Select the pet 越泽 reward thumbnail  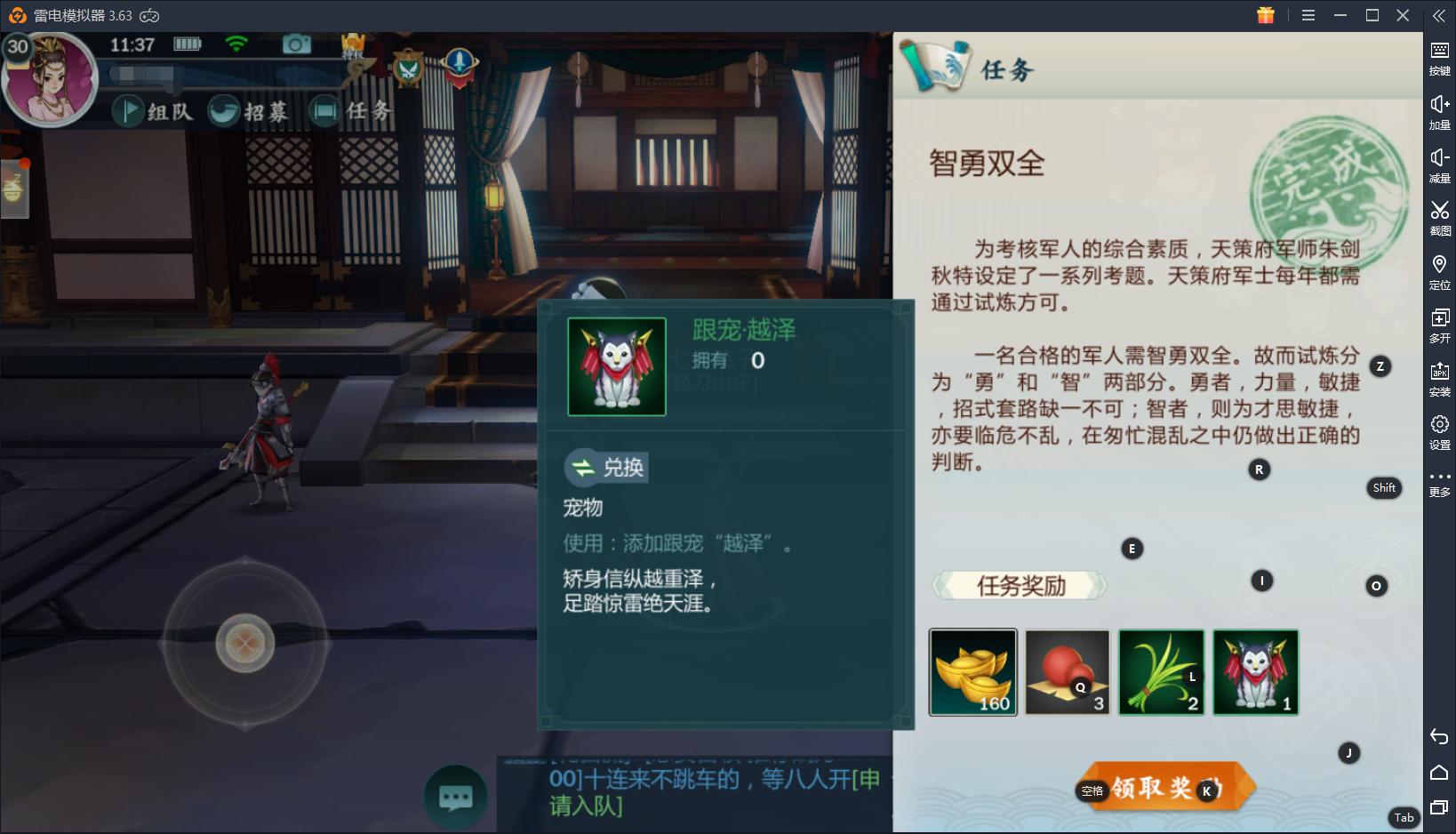pyautogui.click(x=1254, y=672)
